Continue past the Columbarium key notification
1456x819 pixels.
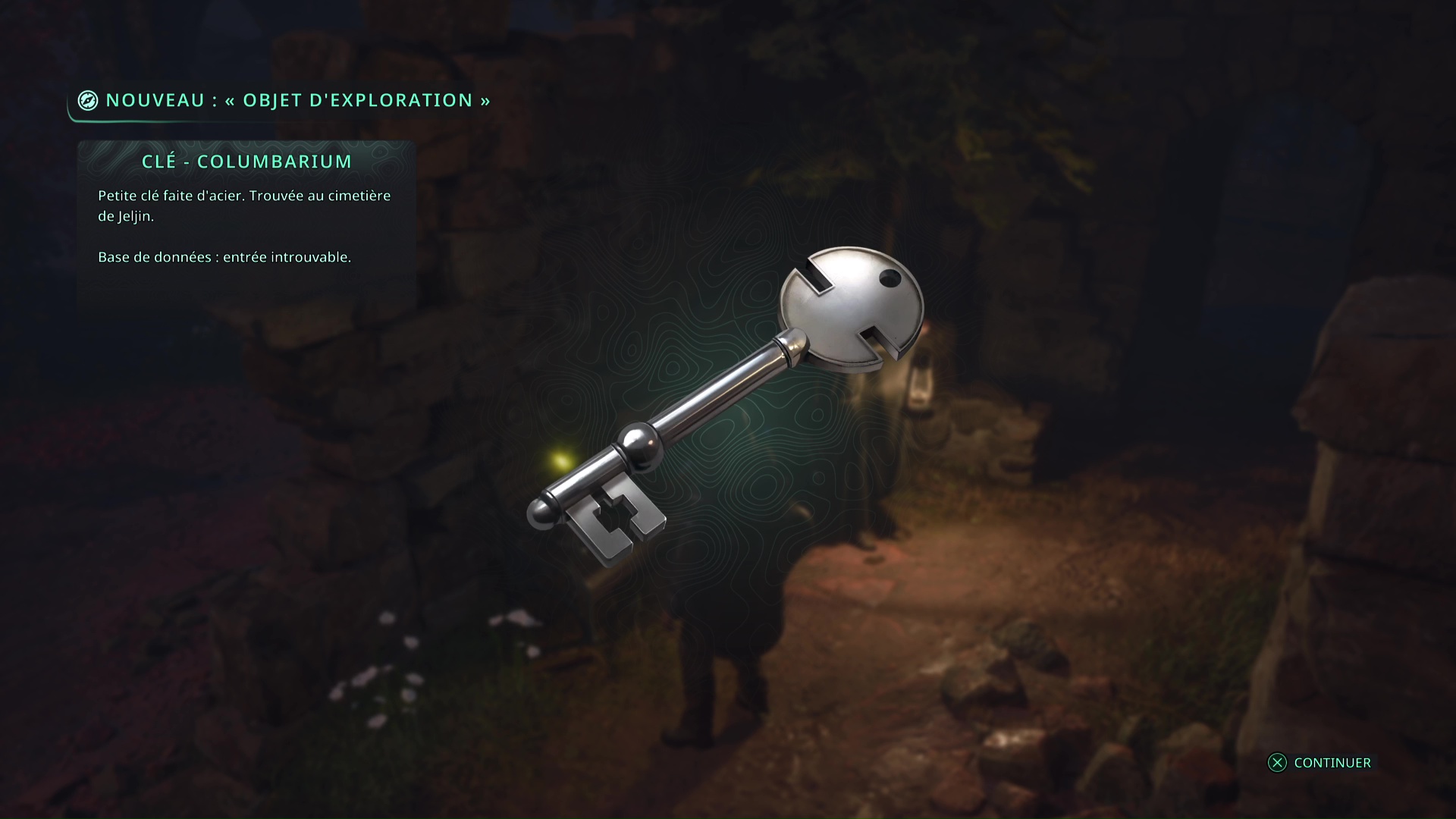tap(1319, 763)
